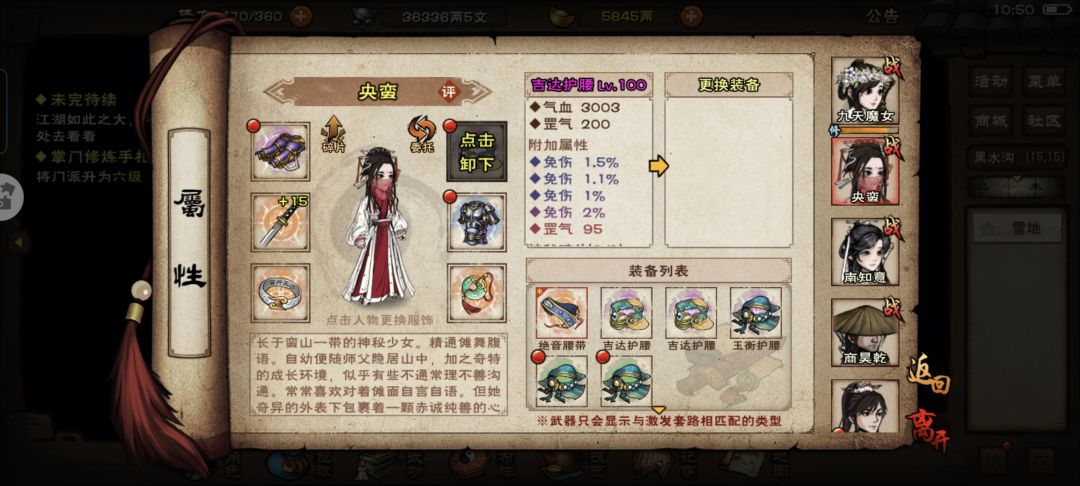
Task: Tap the 点击卸下 unequip button
Action: [477, 152]
